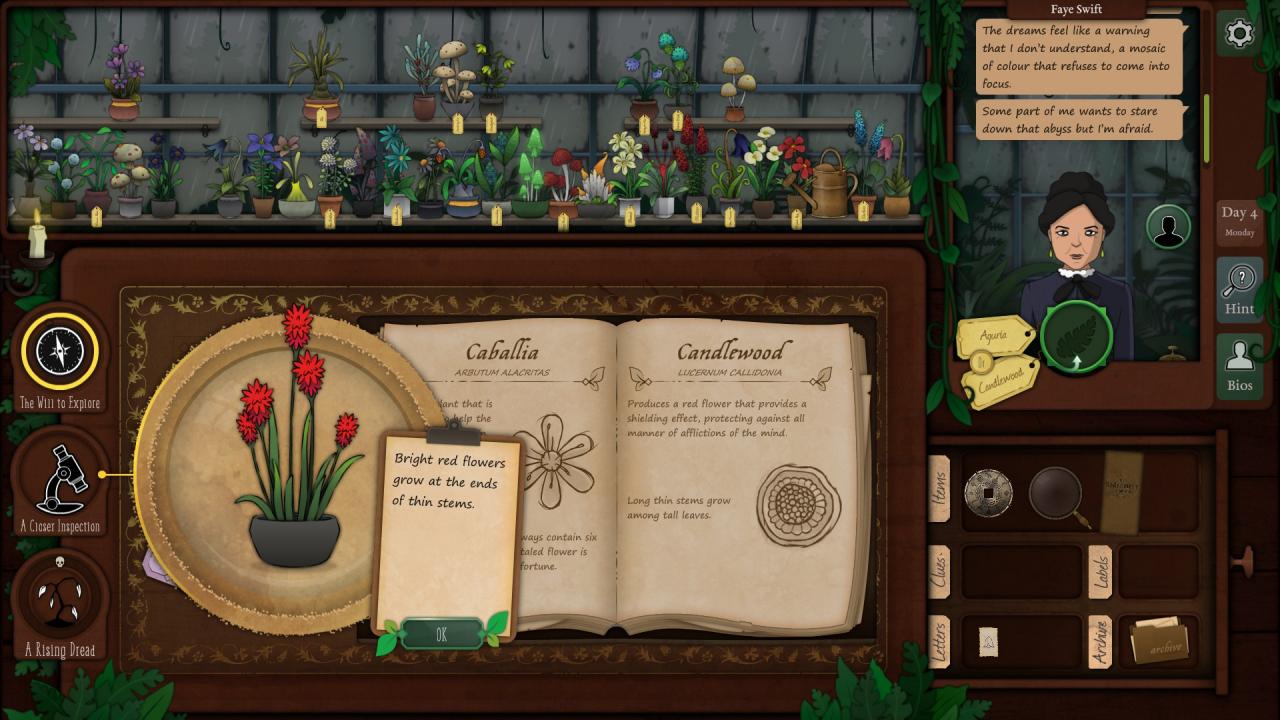1280x720 pixels.
Task: Confirm the plant description with OK
Action: click(441, 634)
